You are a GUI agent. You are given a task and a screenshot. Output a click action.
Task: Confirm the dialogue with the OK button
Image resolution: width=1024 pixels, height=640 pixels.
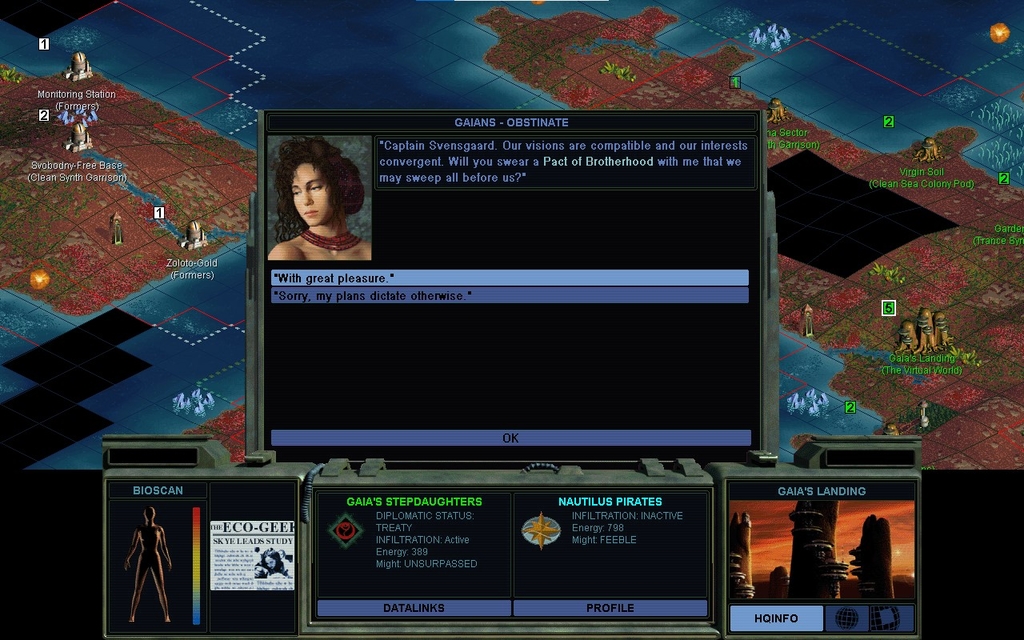click(x=510, y=438)
